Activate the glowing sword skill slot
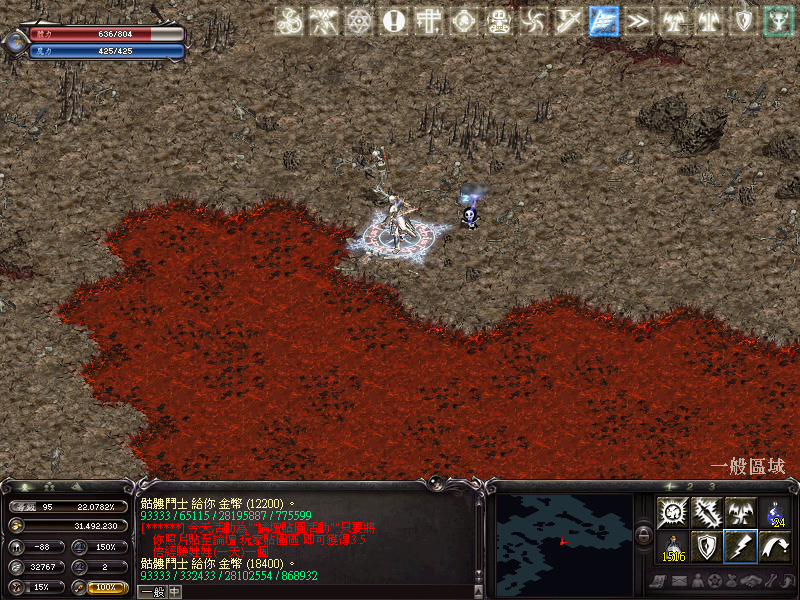 point(706,513)
